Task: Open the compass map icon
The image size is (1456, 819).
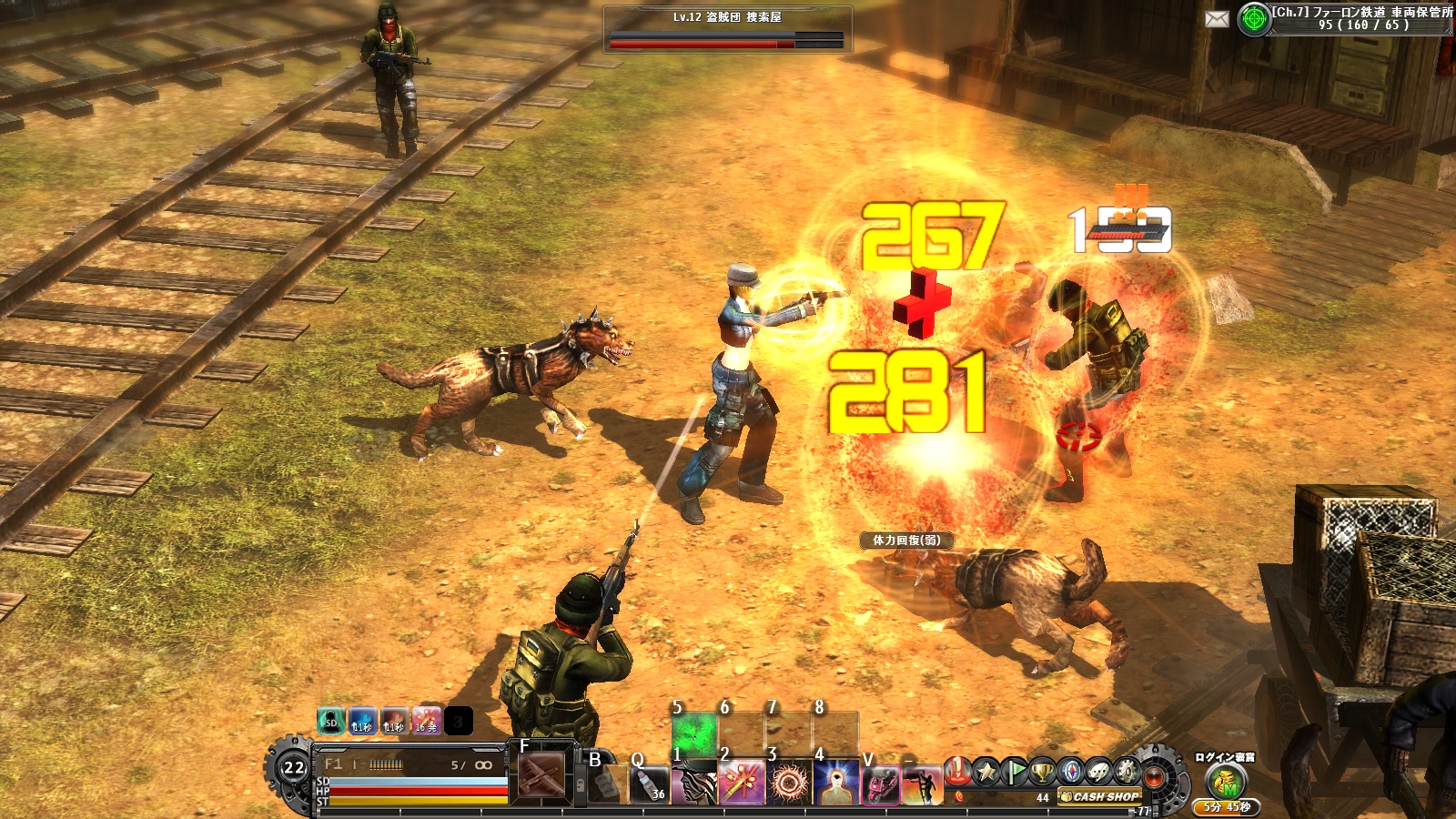Action: pyautogui.click(x=1071, y=772)
